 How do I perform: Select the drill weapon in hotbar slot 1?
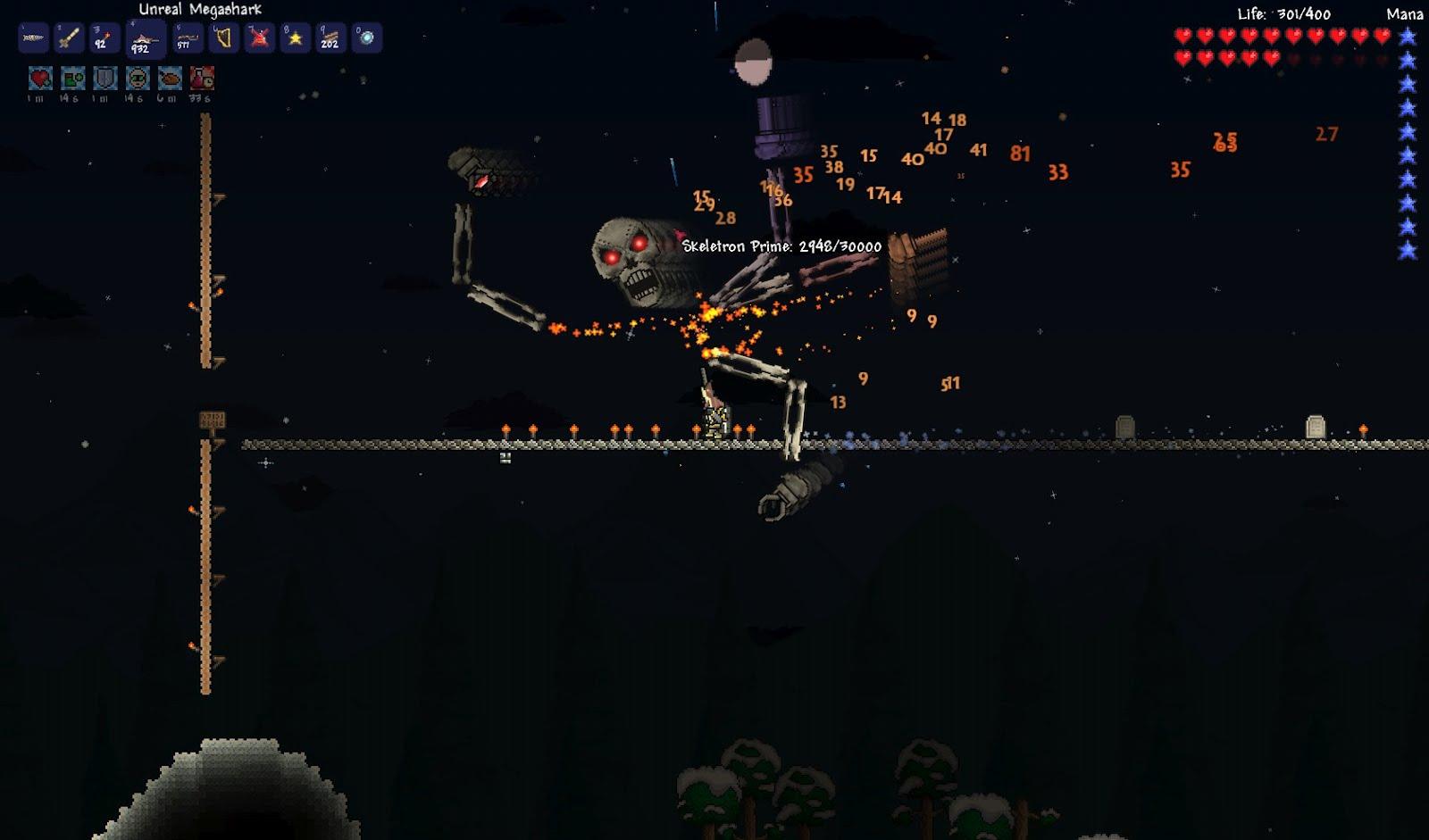pos(33,38)
